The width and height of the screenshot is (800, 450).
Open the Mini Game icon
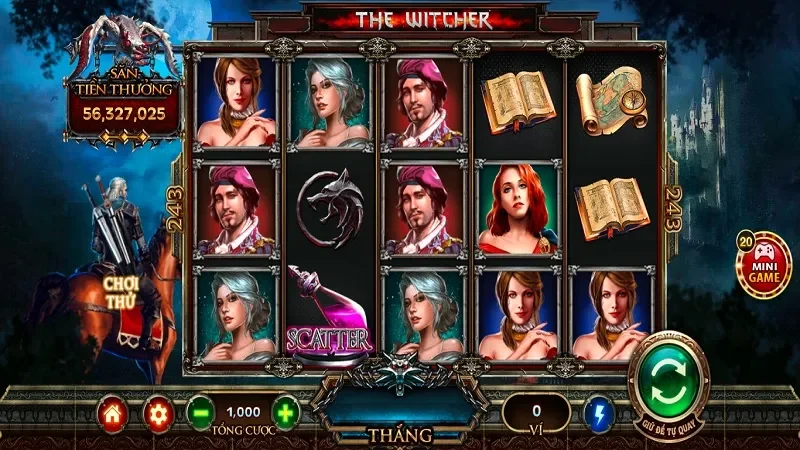(x=763, y=264)
